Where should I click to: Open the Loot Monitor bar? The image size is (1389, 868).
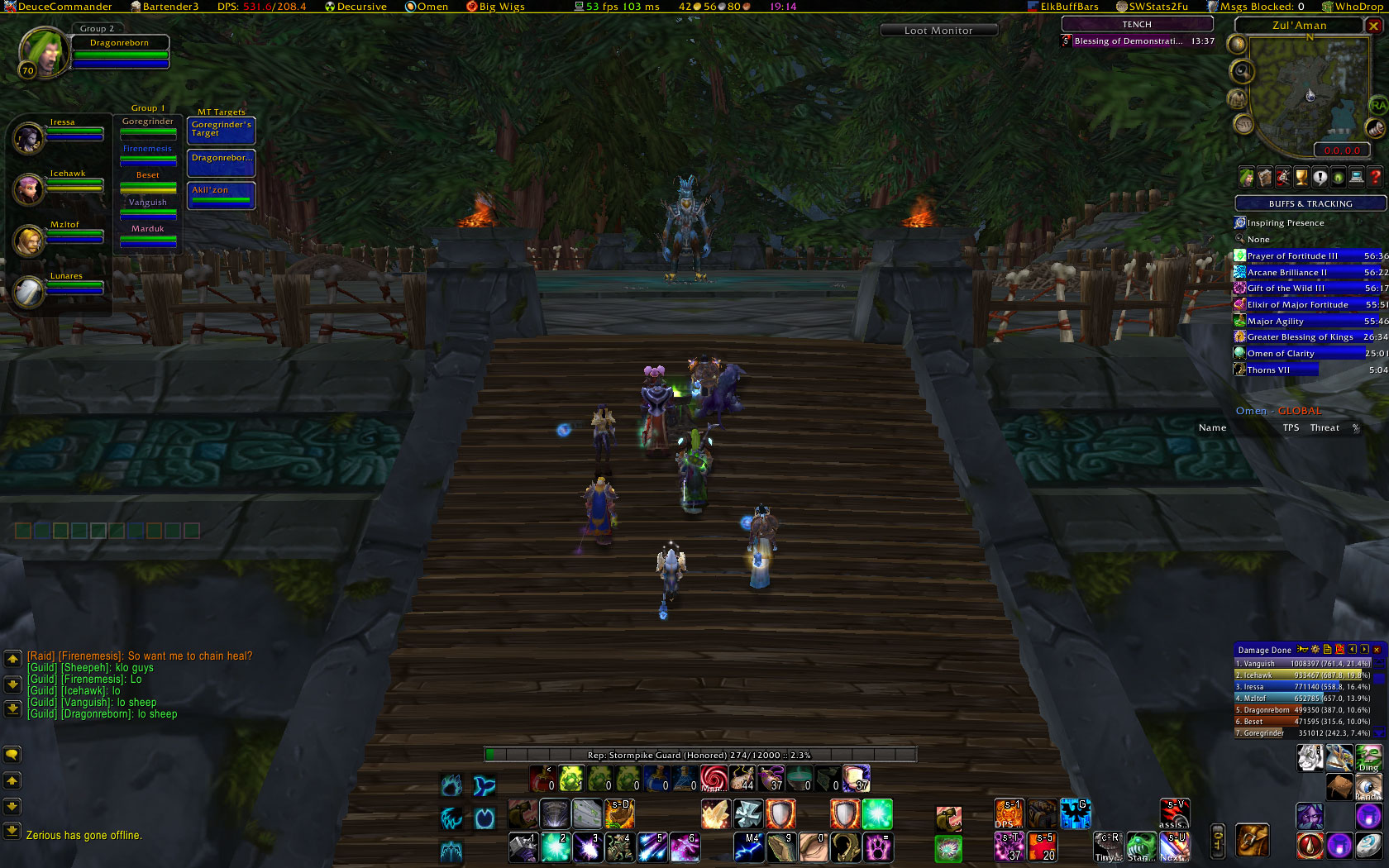[938, 31]
